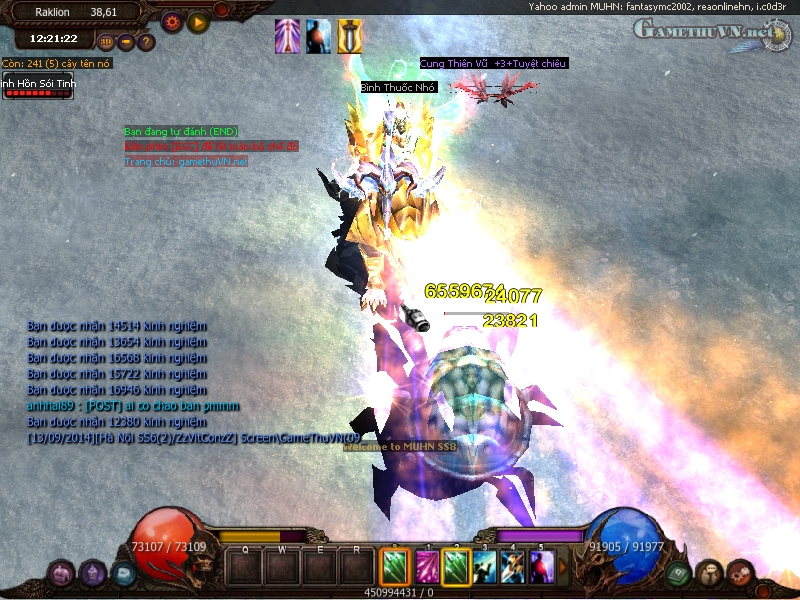Select the blue silhouette buff icon
The width and height of the screenshot is (800, 600).
(318, 36)
